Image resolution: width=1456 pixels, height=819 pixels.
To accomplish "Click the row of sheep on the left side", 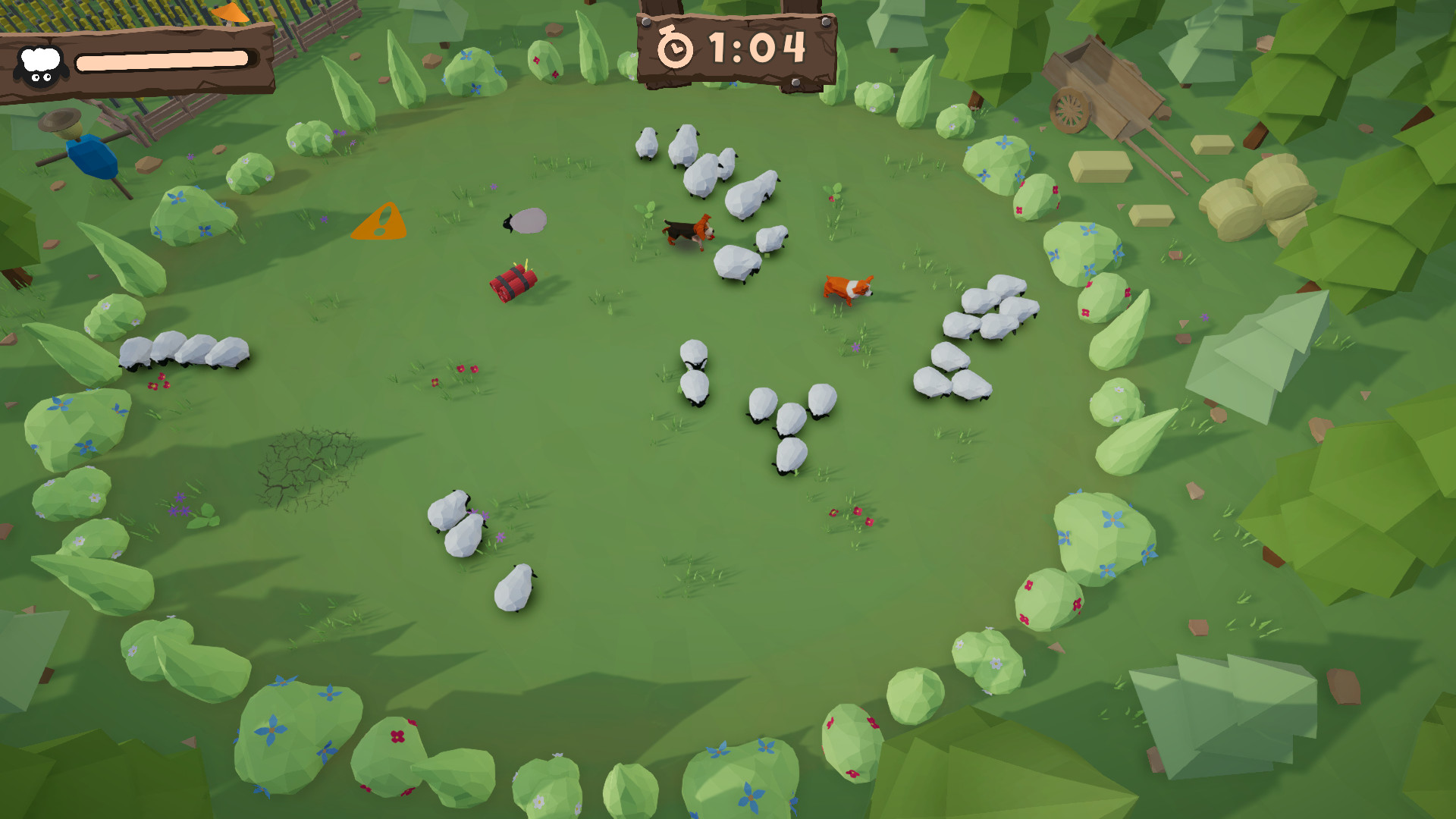I will (x=186, y=353).
